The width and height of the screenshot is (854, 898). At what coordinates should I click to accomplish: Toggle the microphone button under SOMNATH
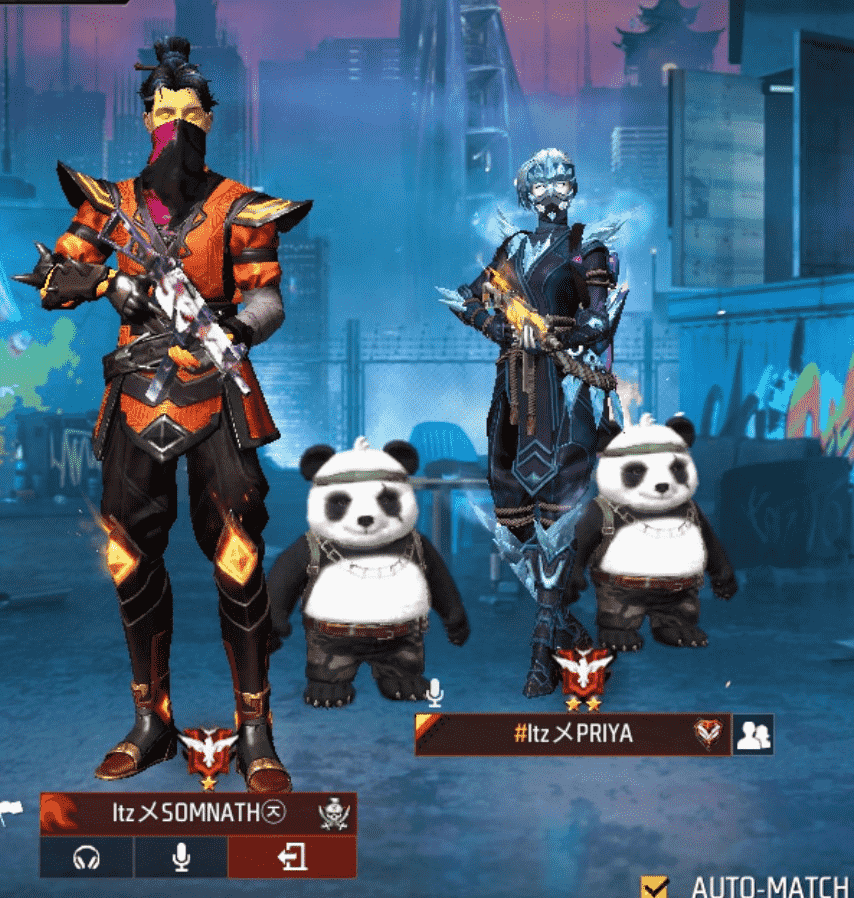[x=181, y=858]
